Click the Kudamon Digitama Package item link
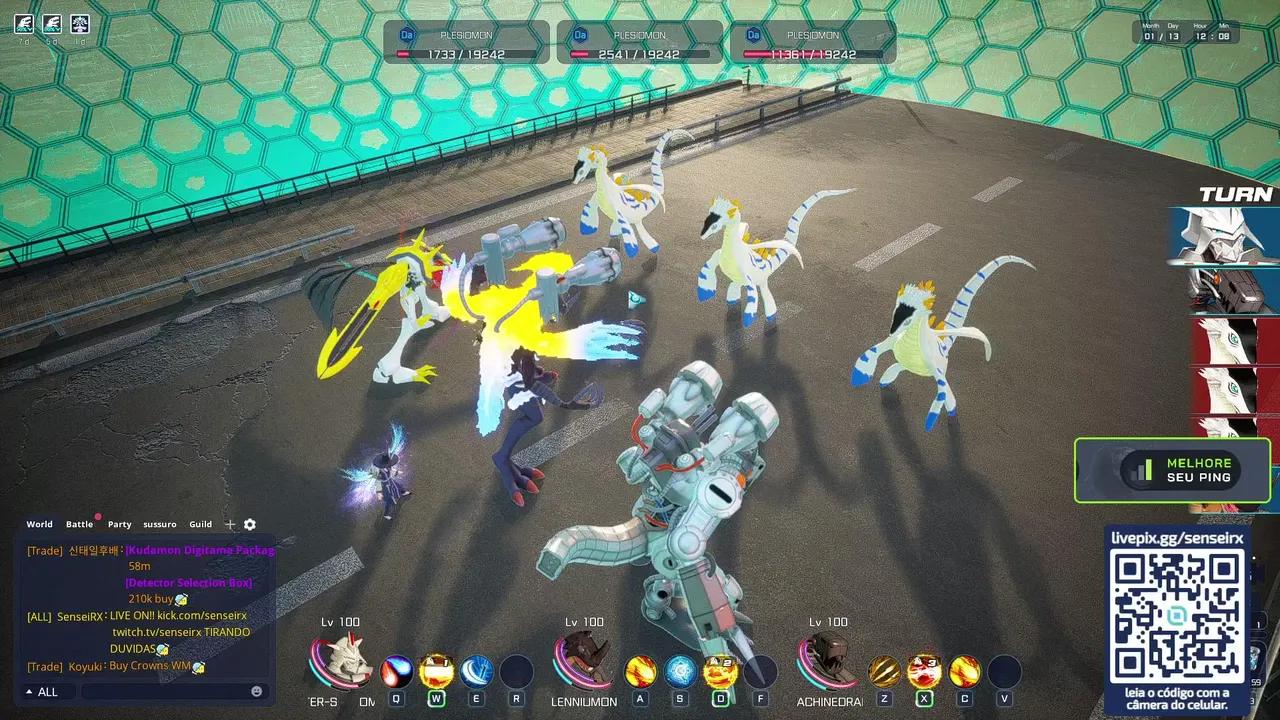 200,550
